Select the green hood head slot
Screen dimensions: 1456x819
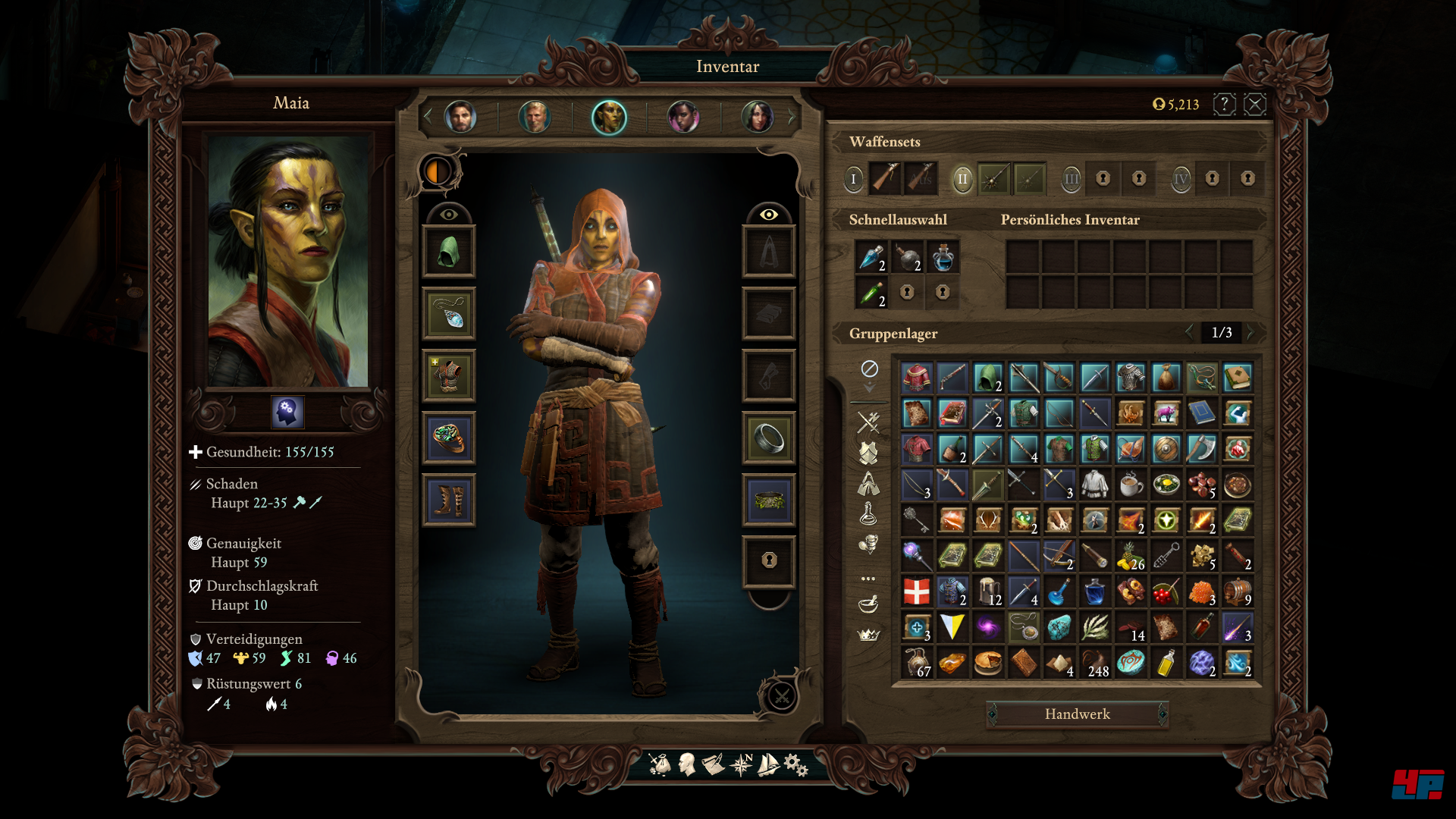(448, 252)
